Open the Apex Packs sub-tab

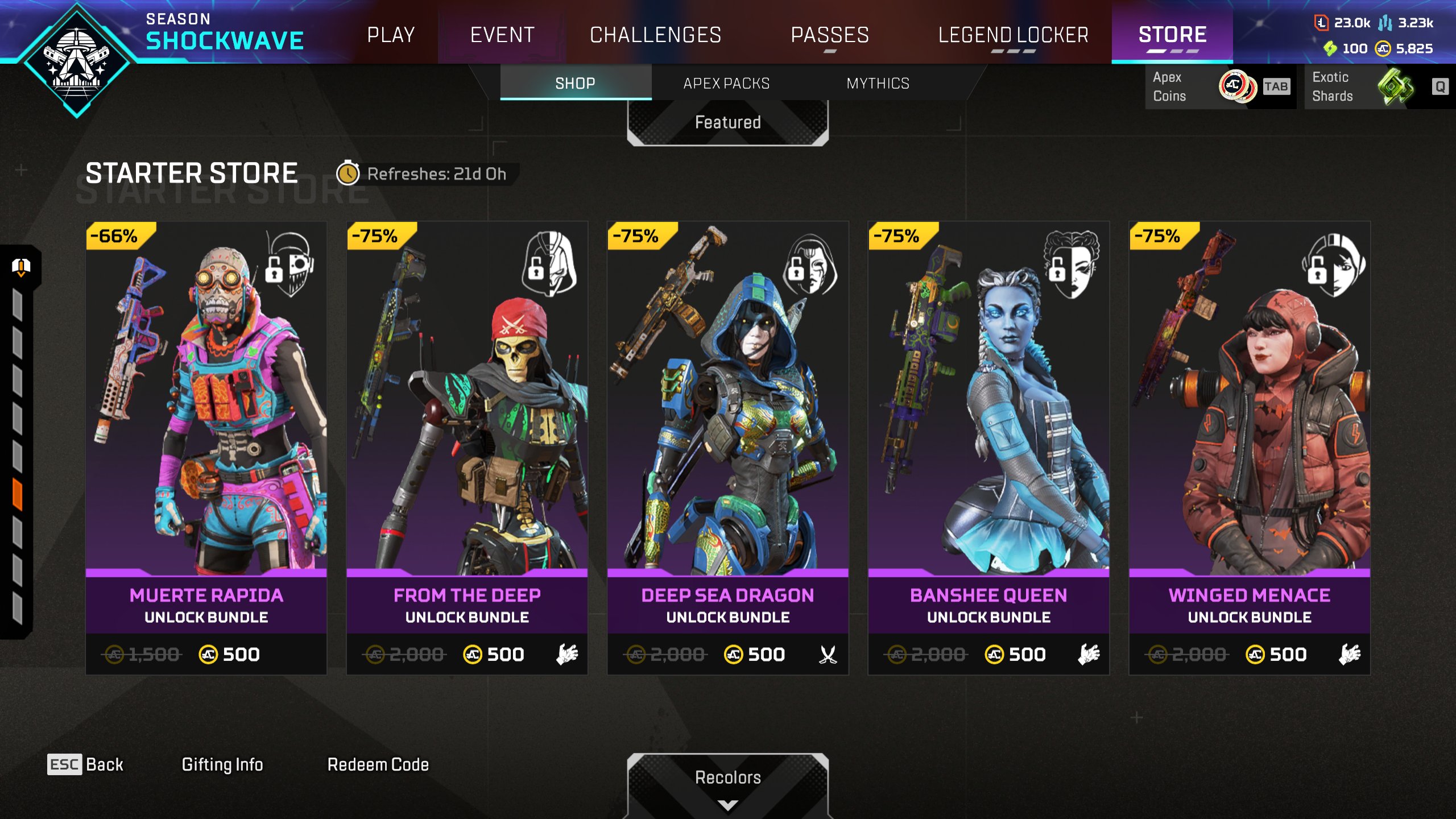726,83
